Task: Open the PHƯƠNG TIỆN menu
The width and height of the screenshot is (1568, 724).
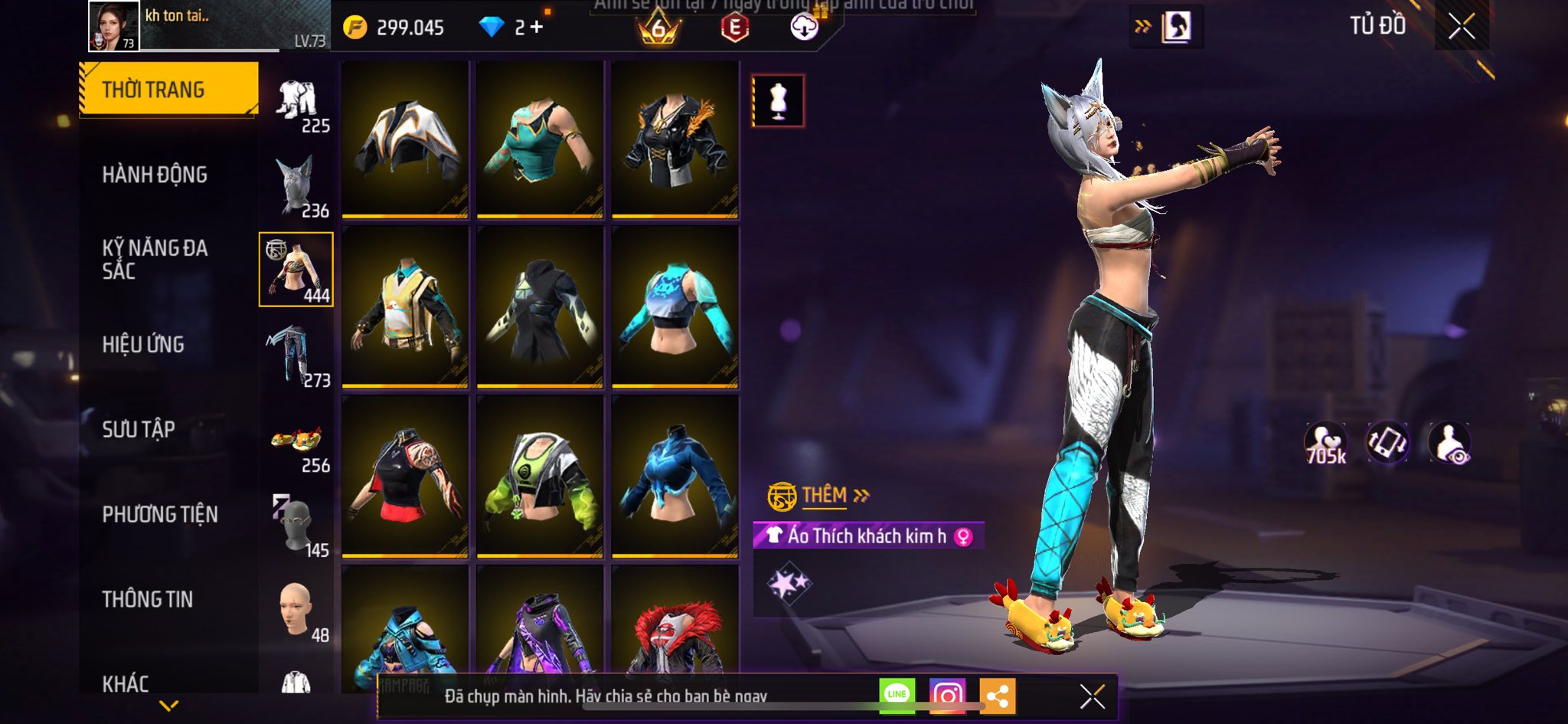Action: tap(160, 514)
